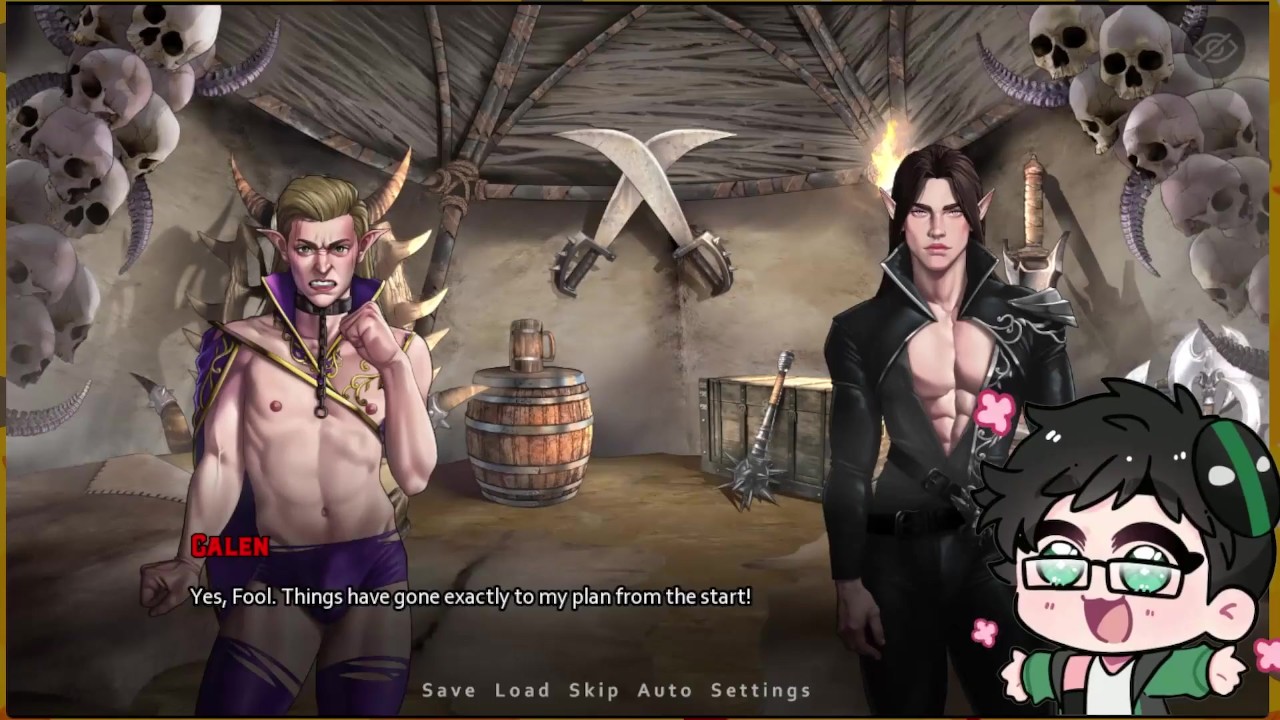Viewport: 1280px width, 720px height.
Task: Skip the dialogue
Action: click(x=594, y=690)
